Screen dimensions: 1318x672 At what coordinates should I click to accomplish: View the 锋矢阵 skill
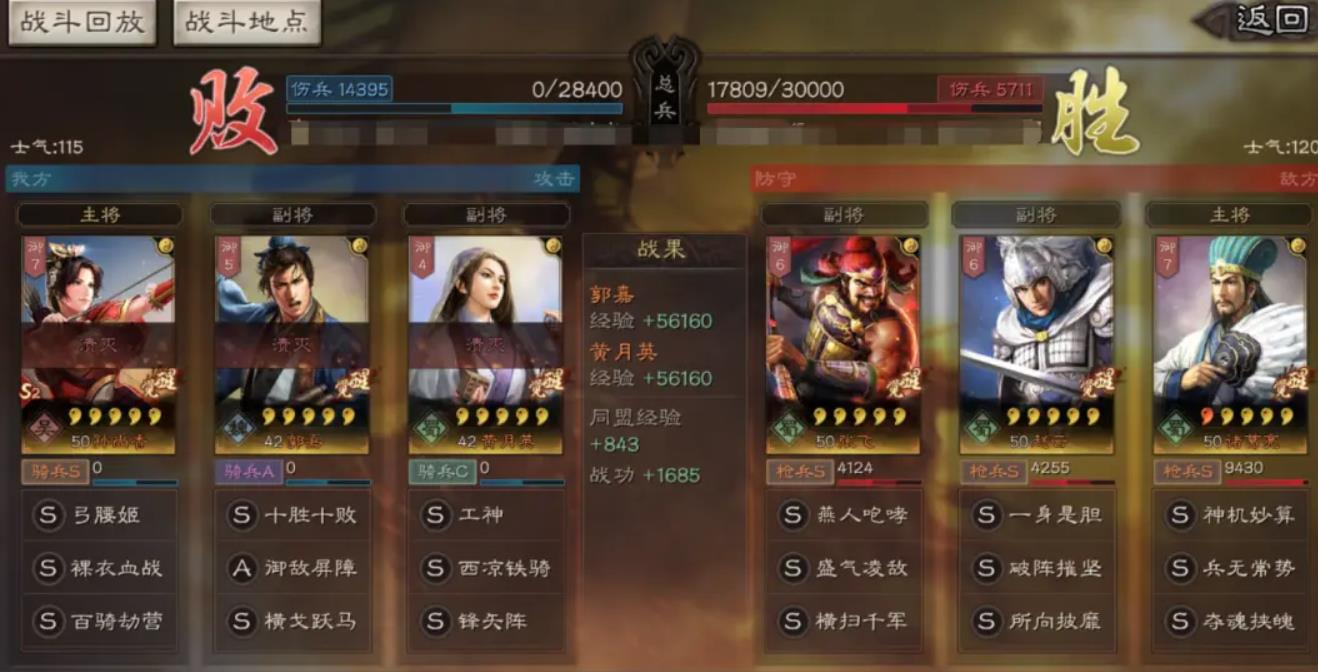[487, 621]
